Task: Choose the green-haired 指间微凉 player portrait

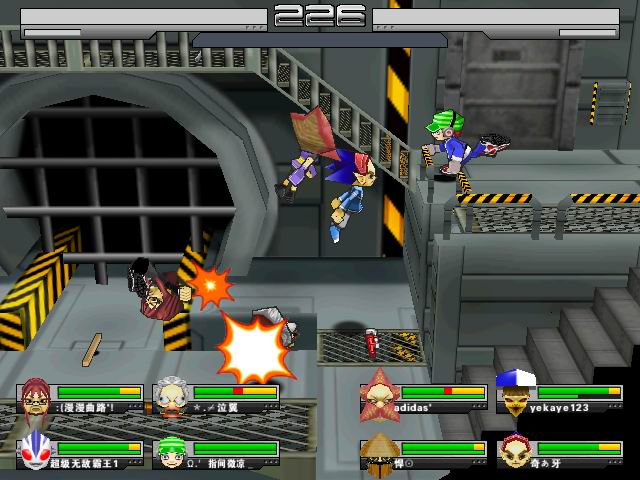Action: point(172,452)
